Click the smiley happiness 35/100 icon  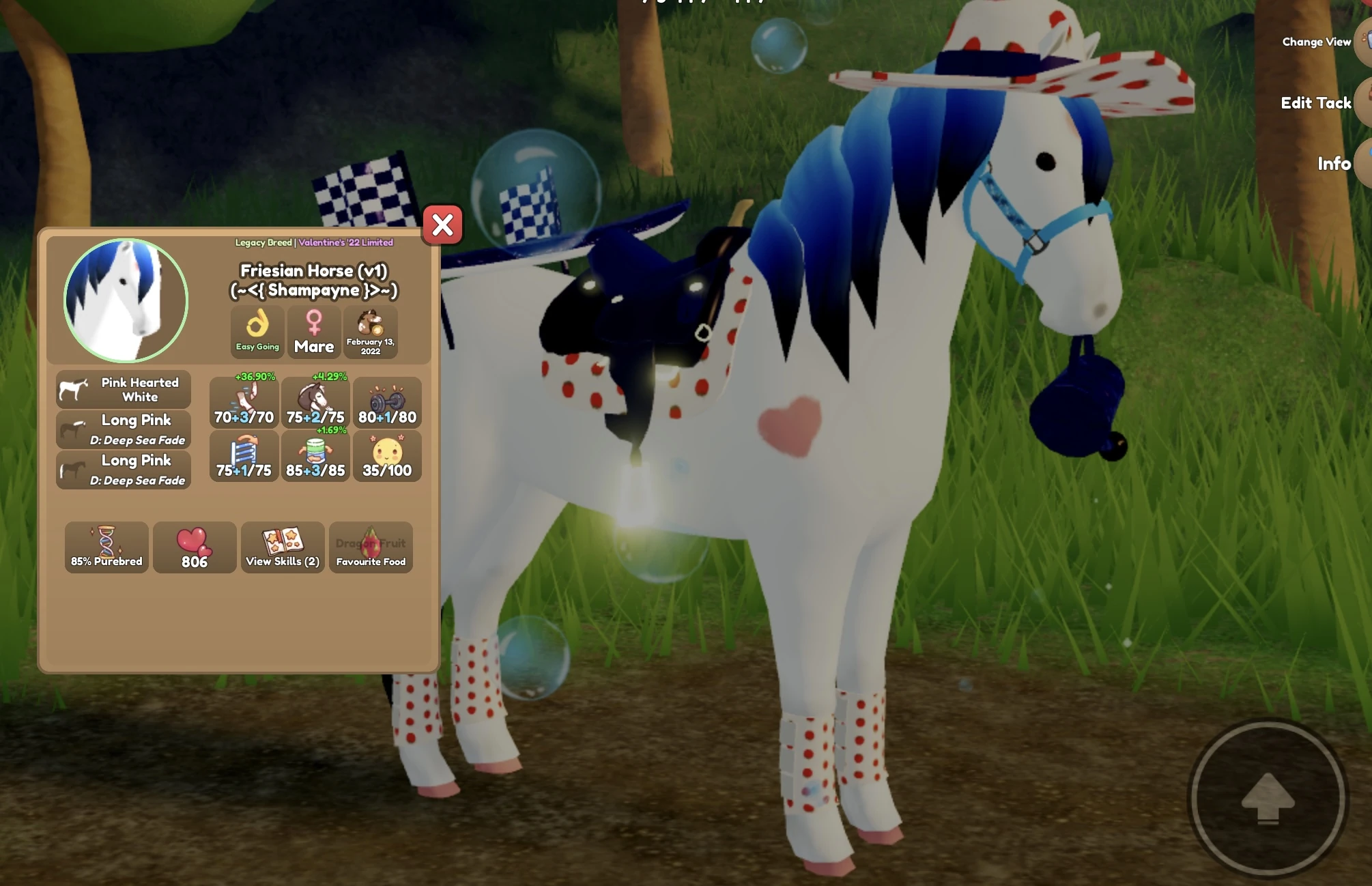[x=386, y=456]
